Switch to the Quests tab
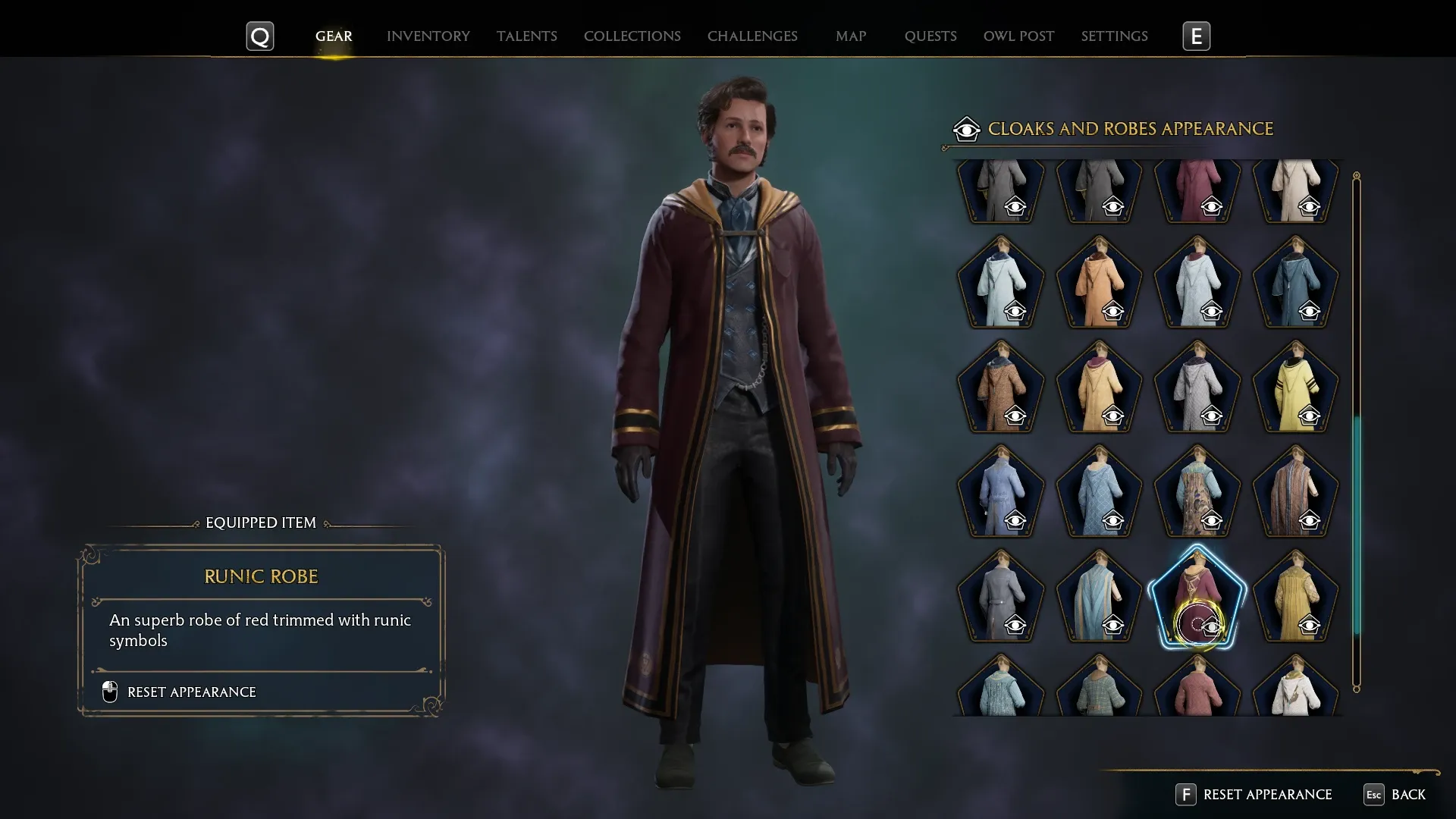 click(930, 36)
